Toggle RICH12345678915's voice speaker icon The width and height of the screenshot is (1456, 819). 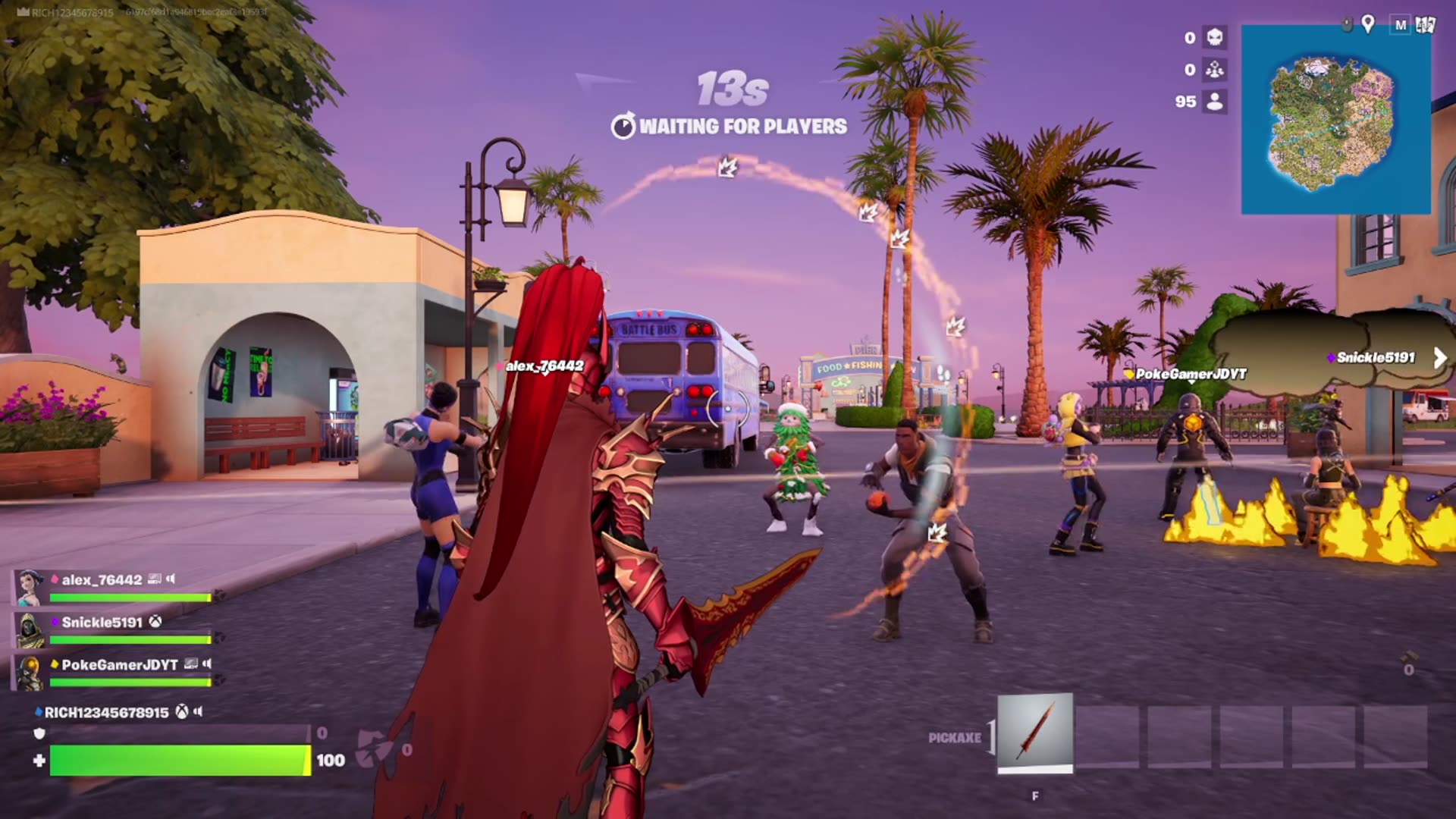coord(197,711)
